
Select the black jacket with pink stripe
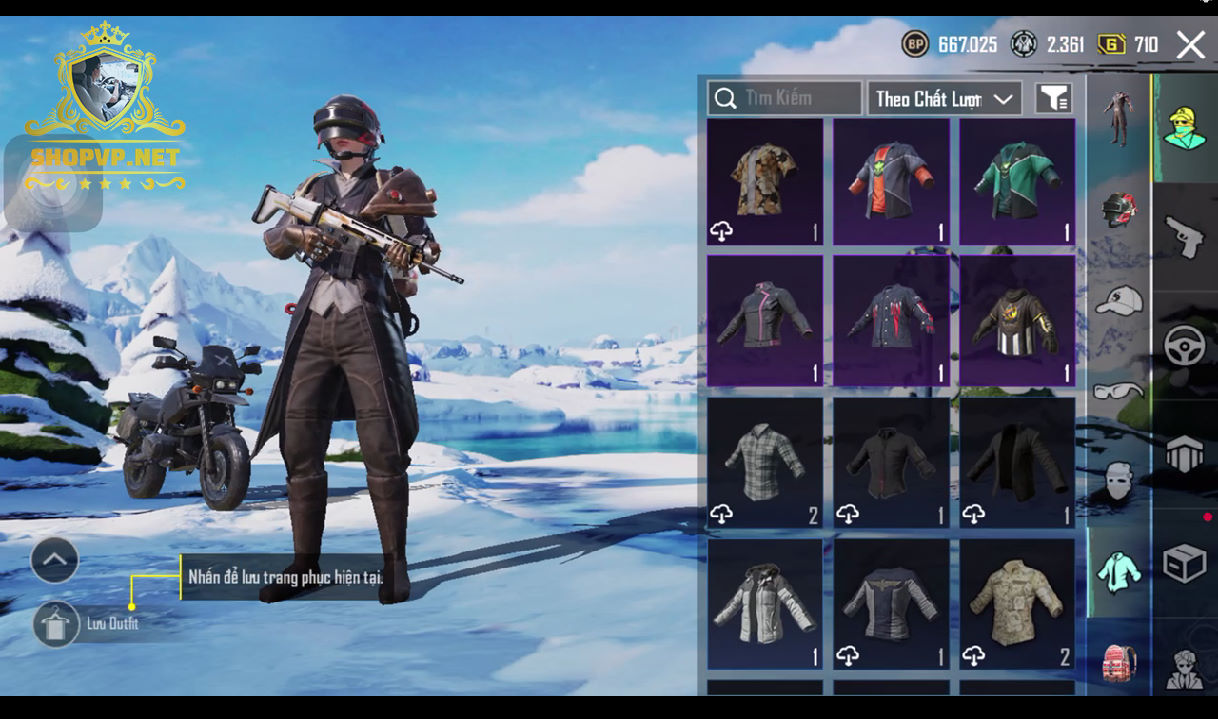pyautogui.click(x=765, y=319)
